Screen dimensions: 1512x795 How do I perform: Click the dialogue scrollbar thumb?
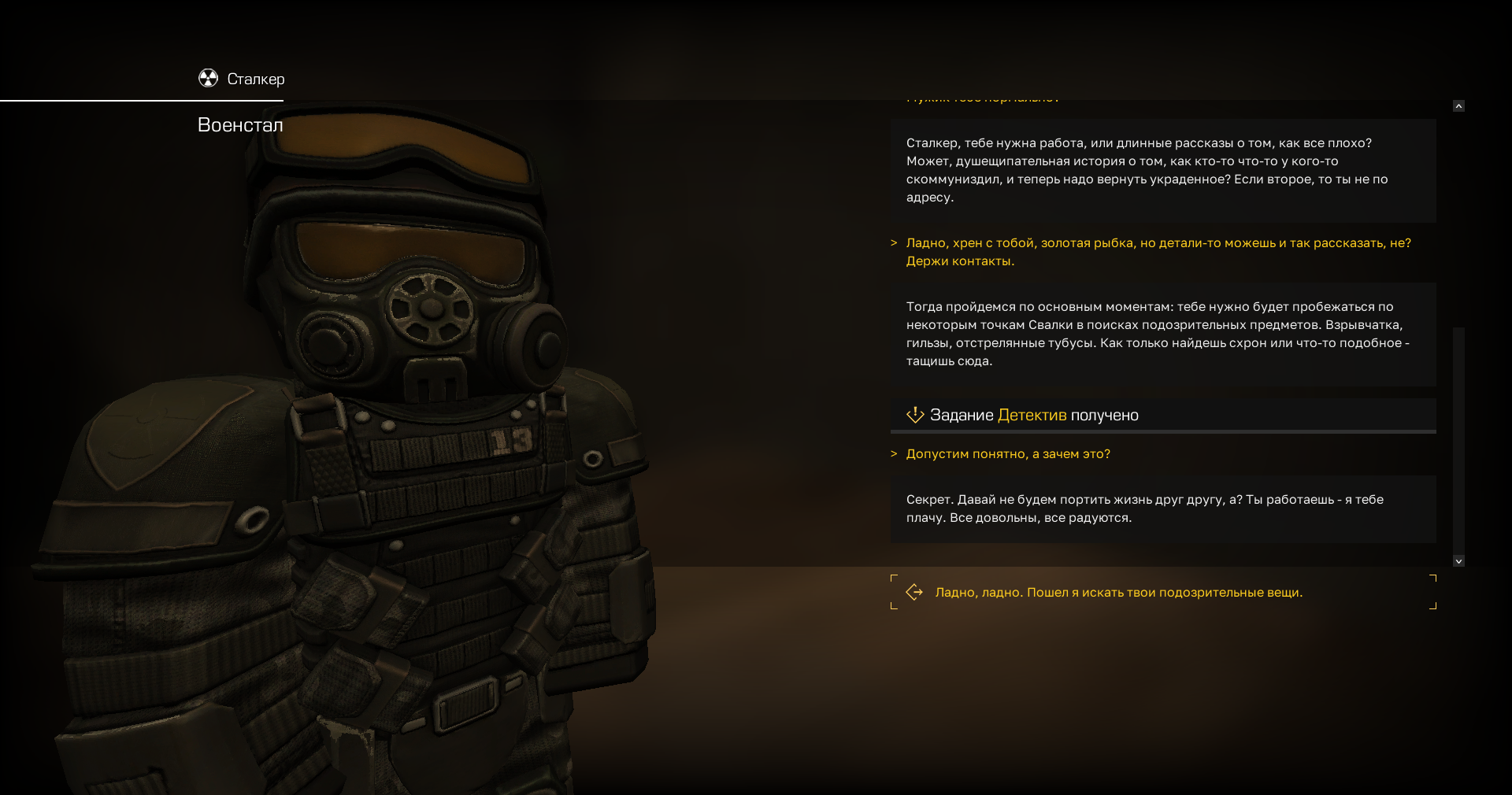pyautogui.click(x=1458, y=439)
